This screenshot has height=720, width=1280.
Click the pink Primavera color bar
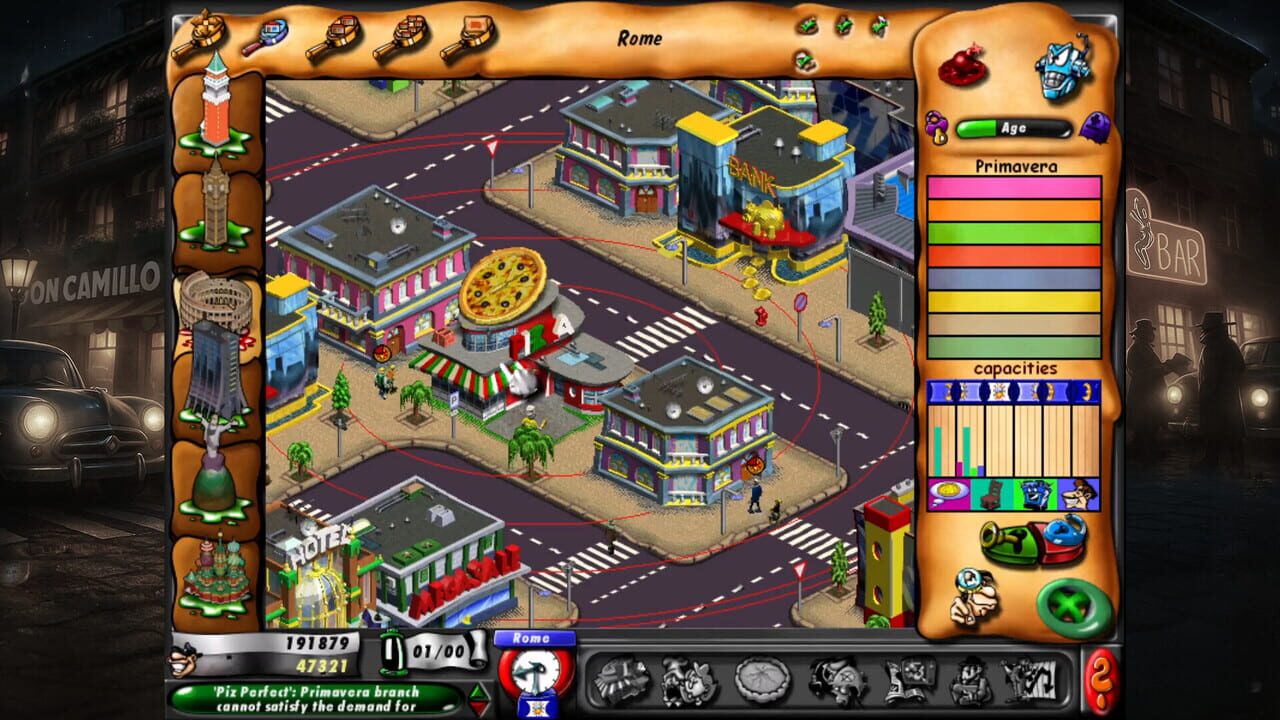1013,186
